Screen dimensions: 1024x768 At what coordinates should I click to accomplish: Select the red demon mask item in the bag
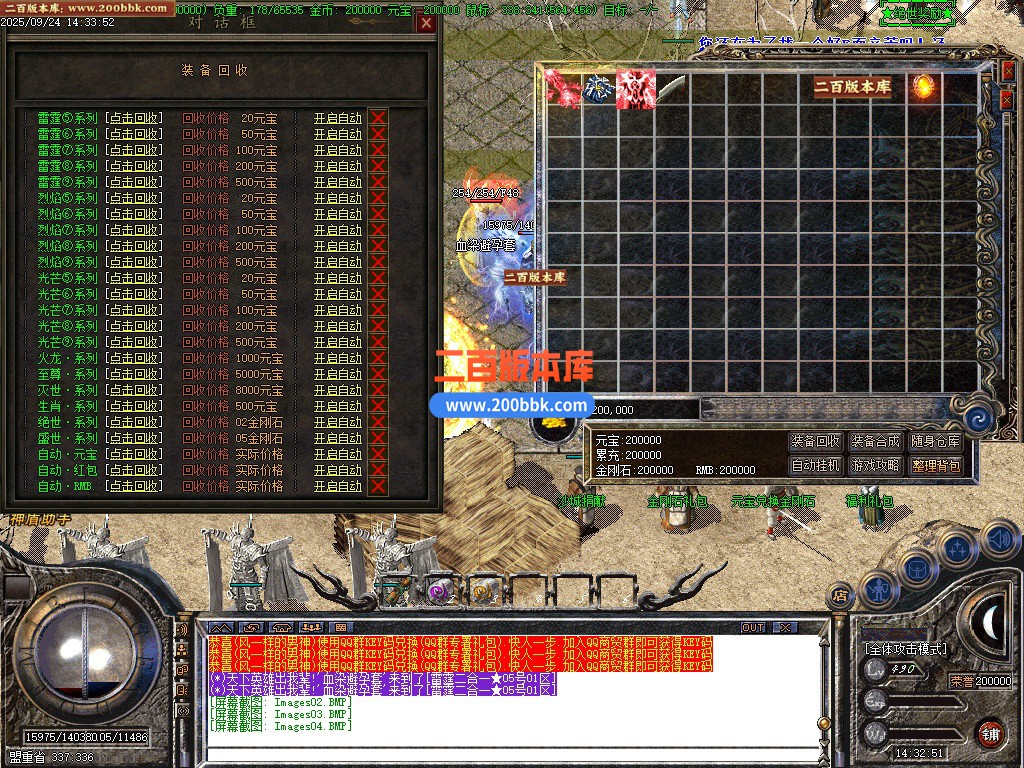635,88
